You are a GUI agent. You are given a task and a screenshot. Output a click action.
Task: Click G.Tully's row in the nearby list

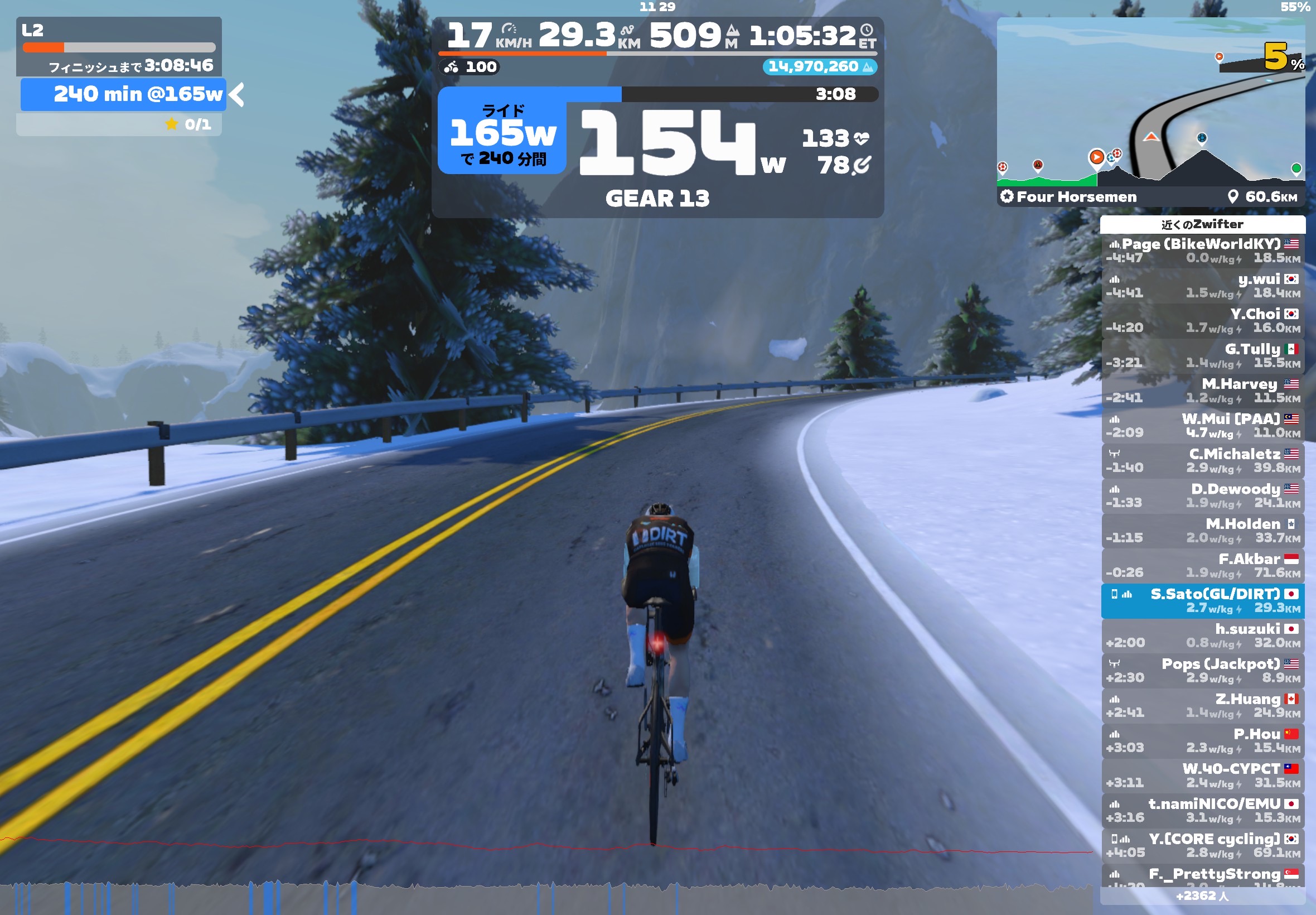click(1202, 355)
